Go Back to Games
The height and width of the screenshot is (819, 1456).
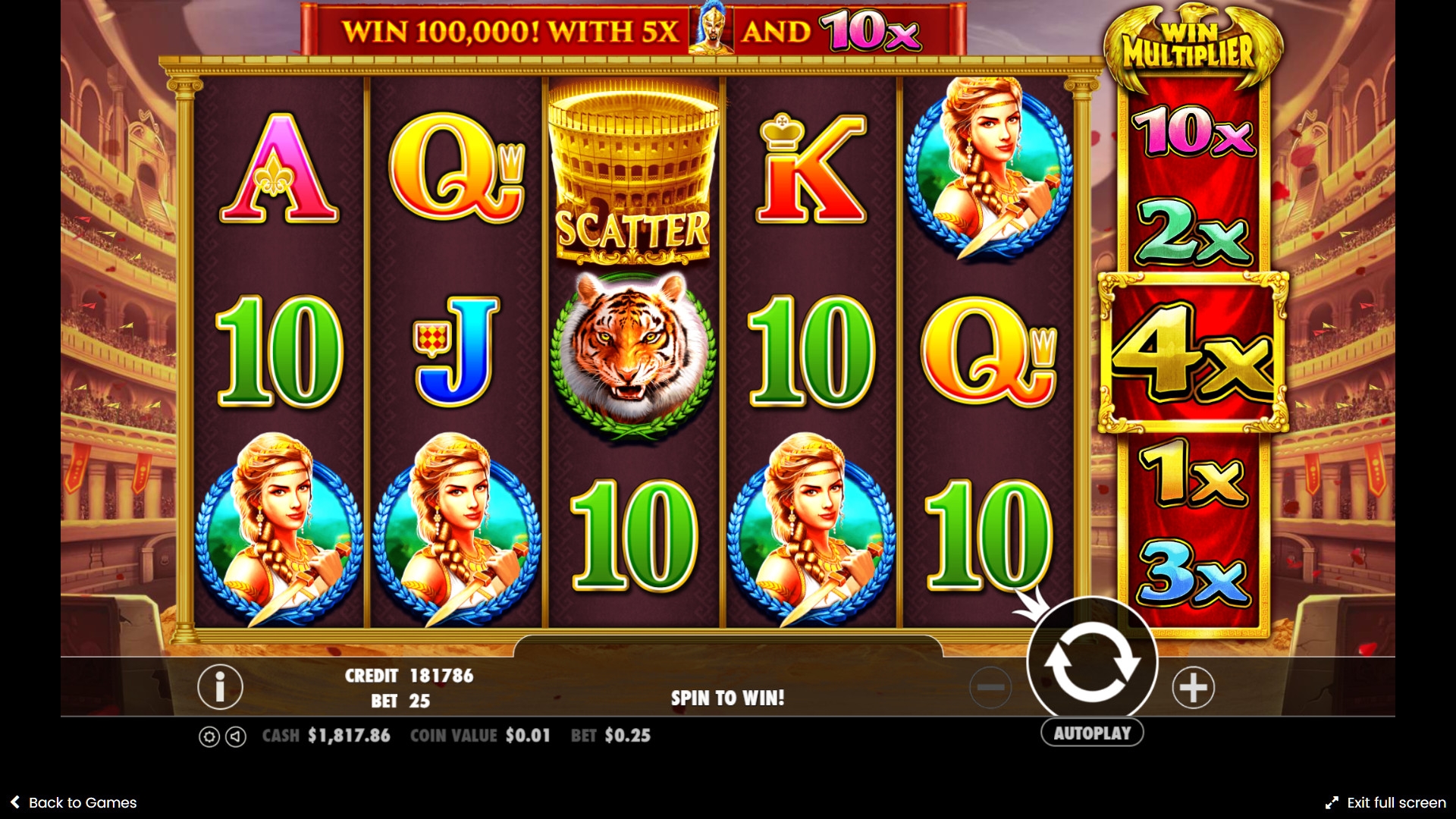click(74, 802)
